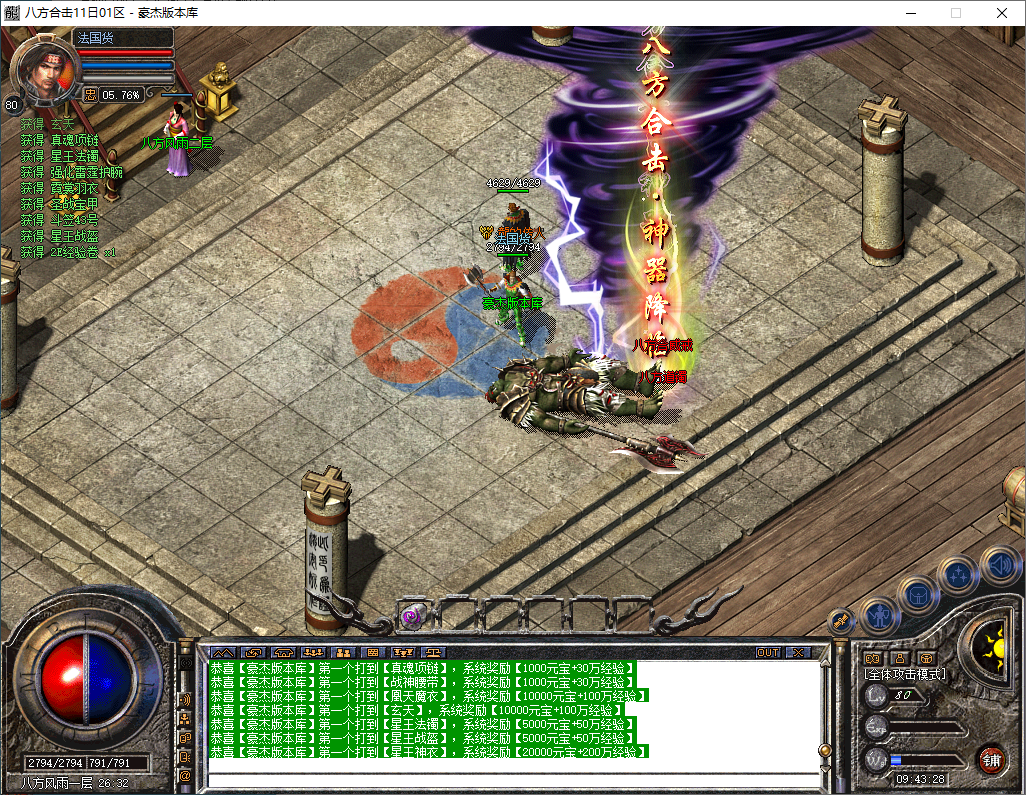The width and height of the screenshot is (1026, 795).
Task: Close the game window
Action: tap(1002, 13)
